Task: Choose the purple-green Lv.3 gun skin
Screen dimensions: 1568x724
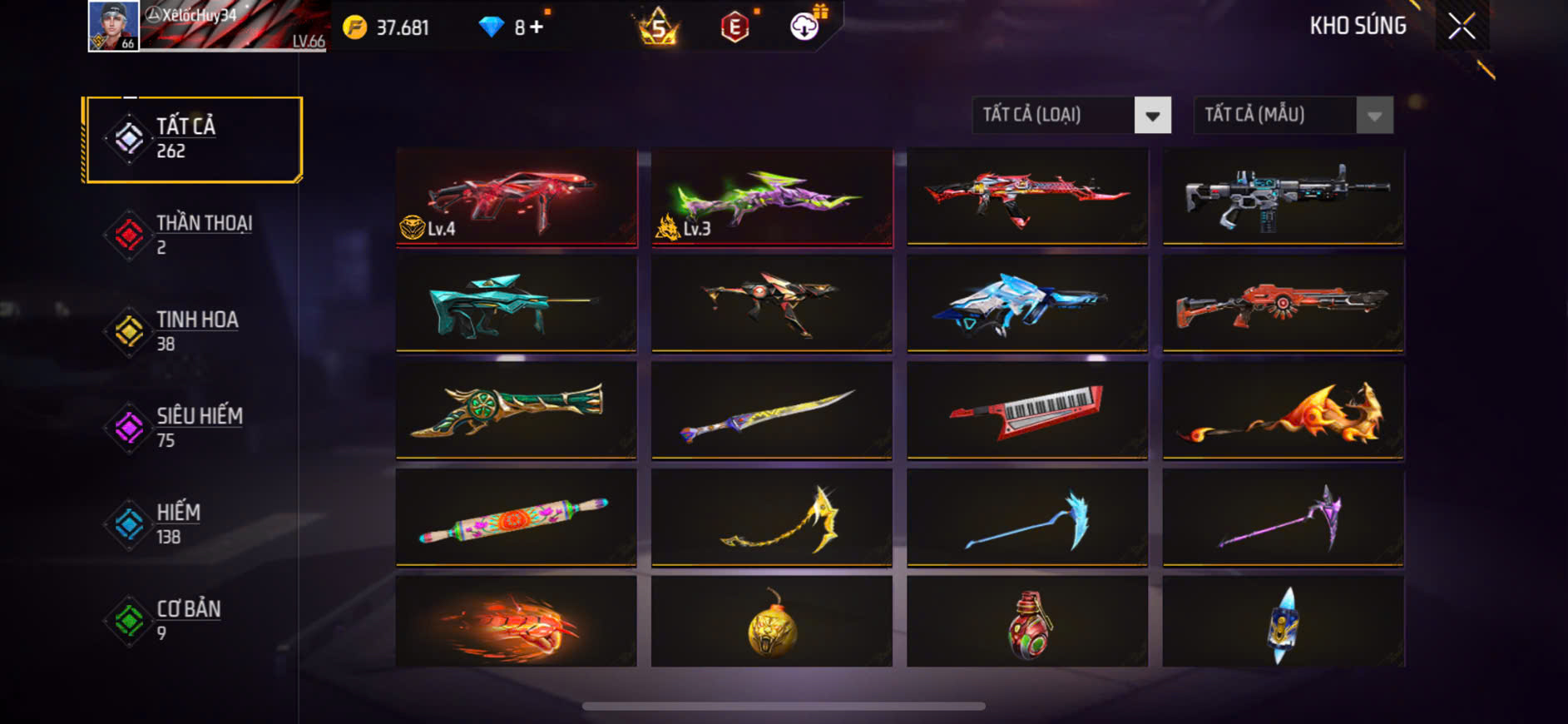Action: (x=772, y=197)
